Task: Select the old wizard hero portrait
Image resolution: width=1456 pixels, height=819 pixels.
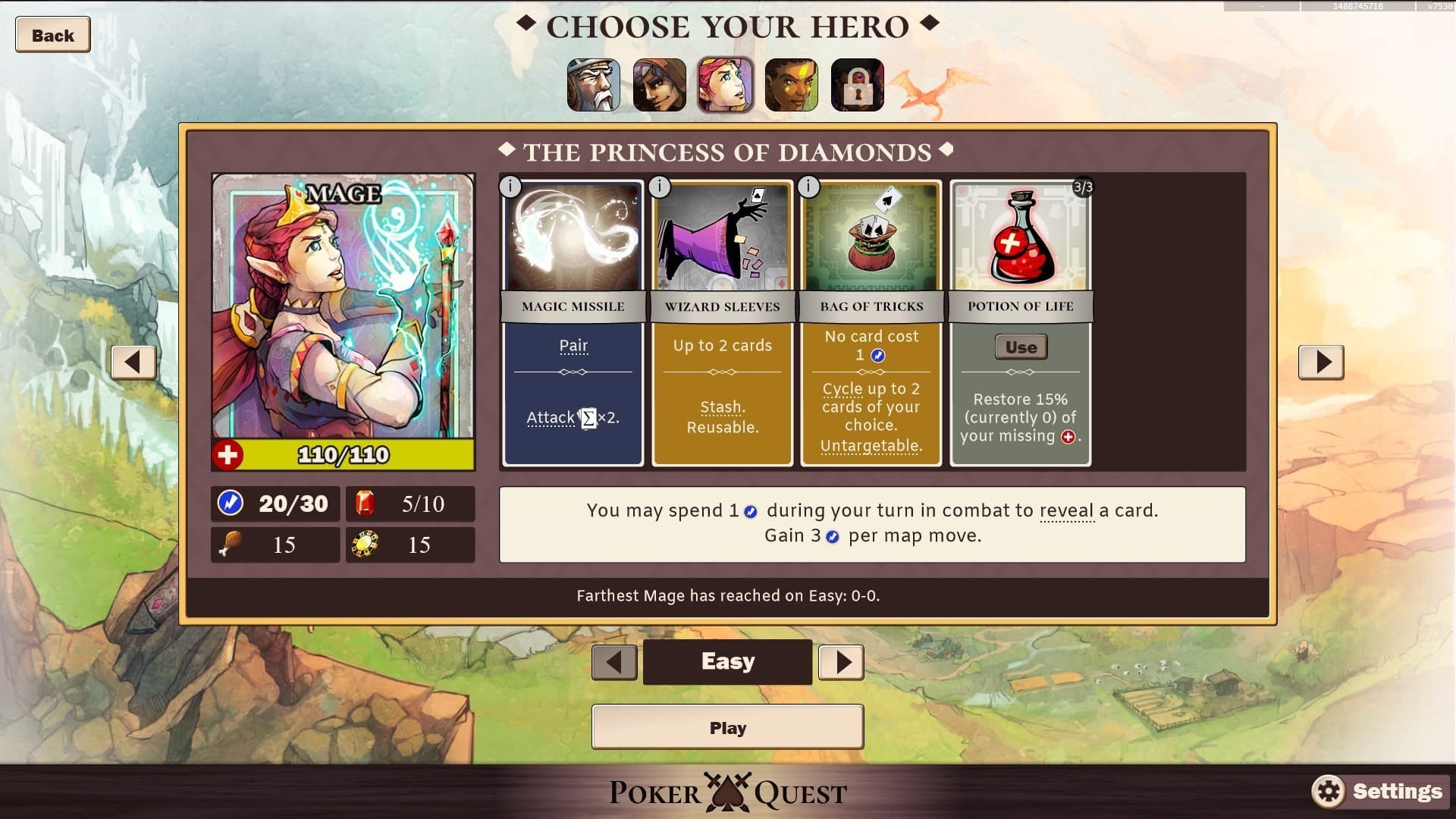Action: tap(595, 85)
